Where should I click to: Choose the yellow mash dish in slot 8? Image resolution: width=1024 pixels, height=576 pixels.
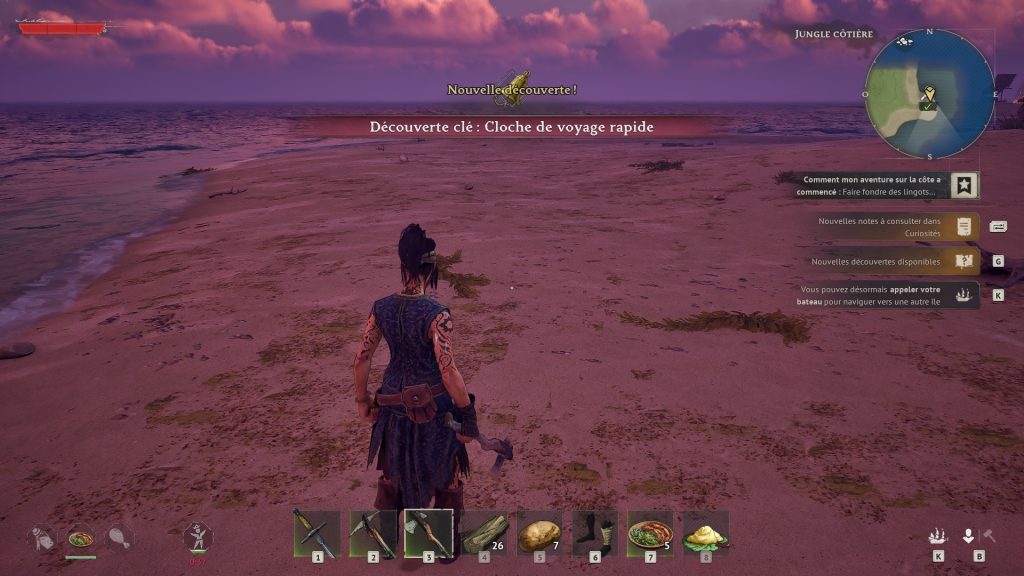pyautogui.click(x=705, y=532)
